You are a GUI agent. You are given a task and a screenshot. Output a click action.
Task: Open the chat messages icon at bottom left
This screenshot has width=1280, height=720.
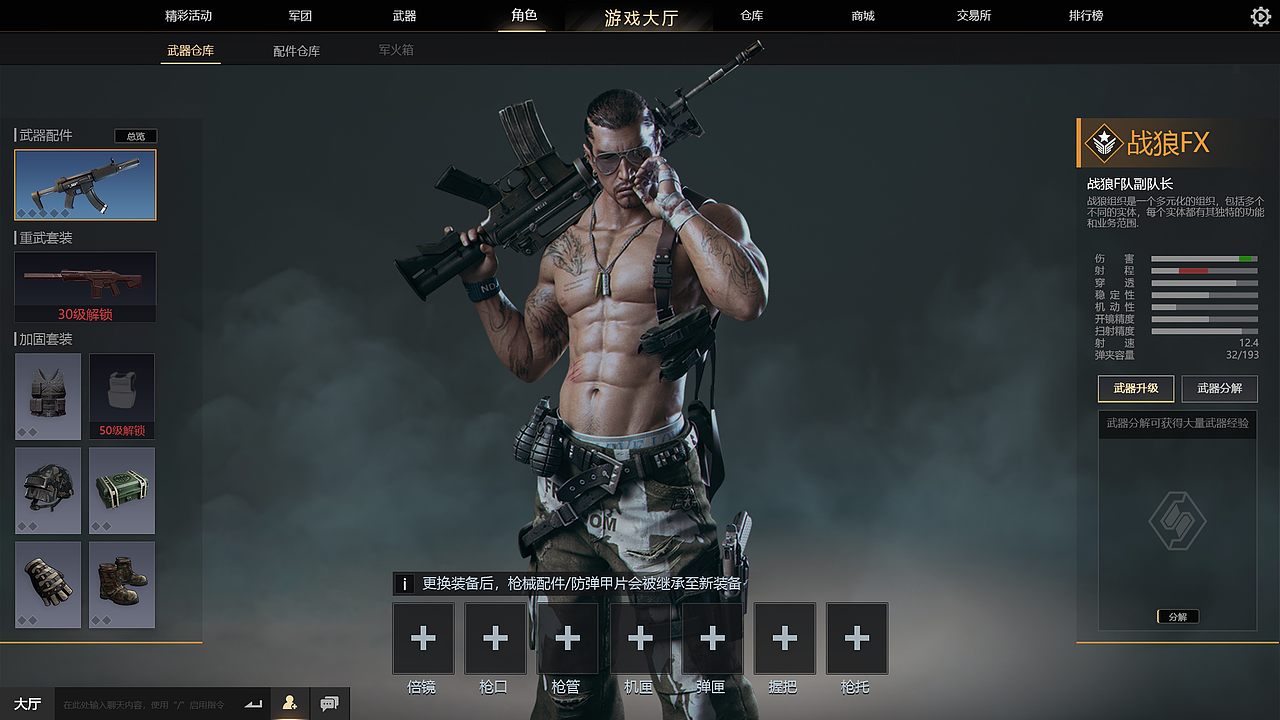[330, 703]
